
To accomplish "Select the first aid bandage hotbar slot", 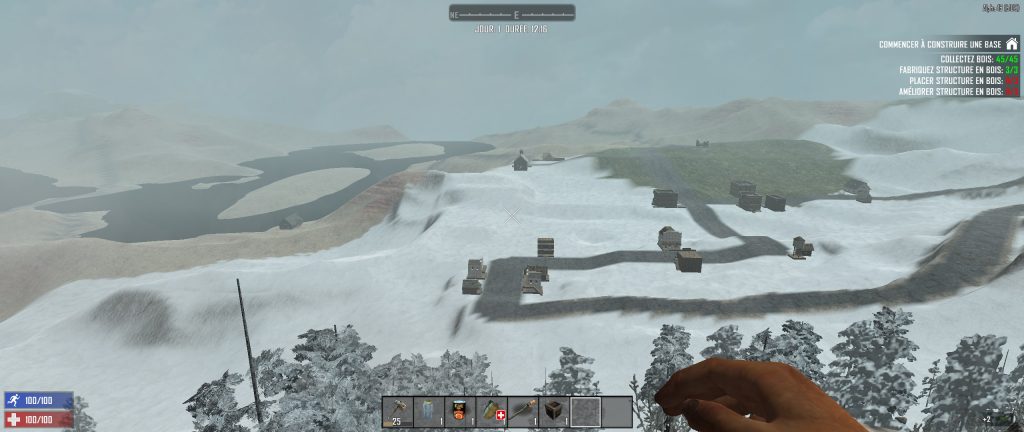I will click(x=490, y=411).
